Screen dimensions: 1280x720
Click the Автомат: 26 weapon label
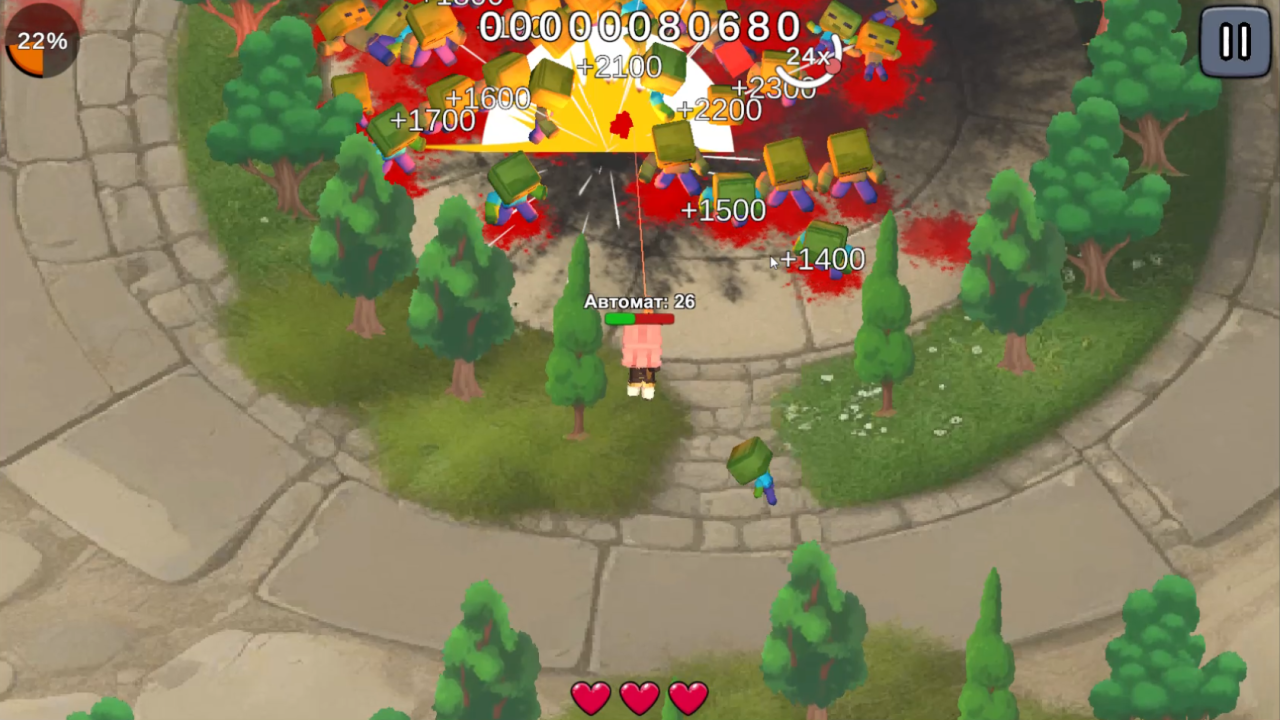pos(641,303)
